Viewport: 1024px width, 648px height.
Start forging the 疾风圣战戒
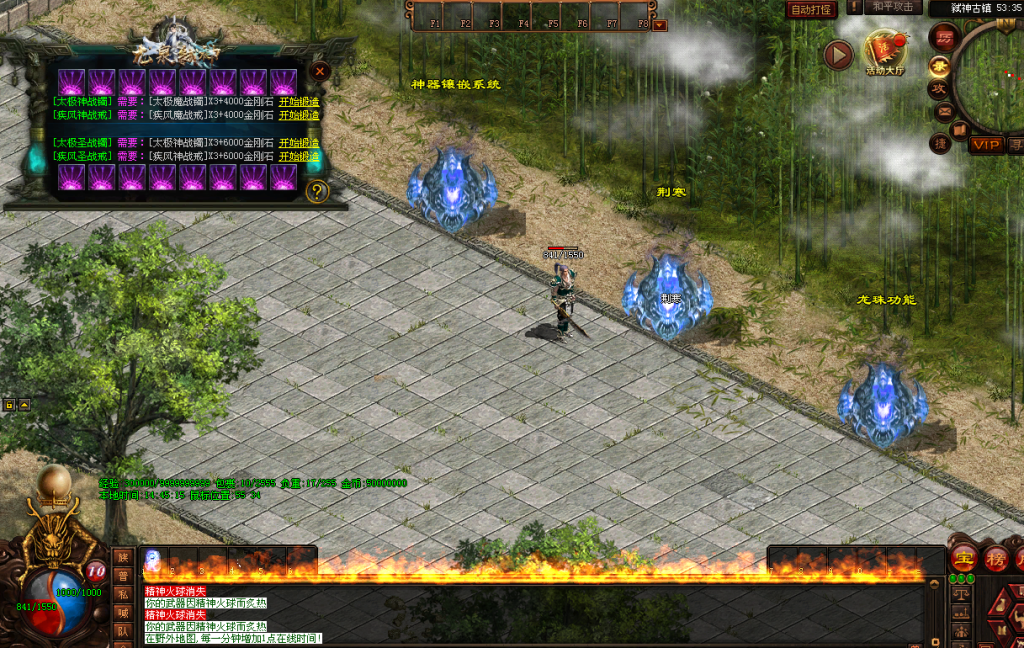point(299,156)
